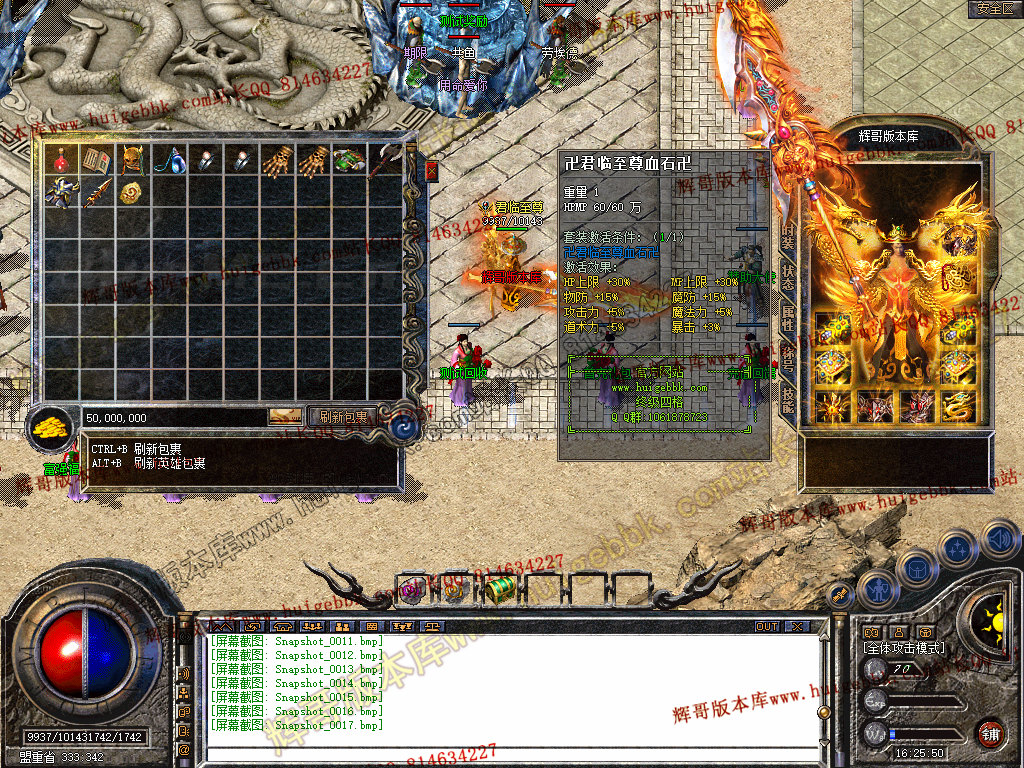Open the 时装 fashion tab
Screen dimensions: 1024x768
click(787, 237)
